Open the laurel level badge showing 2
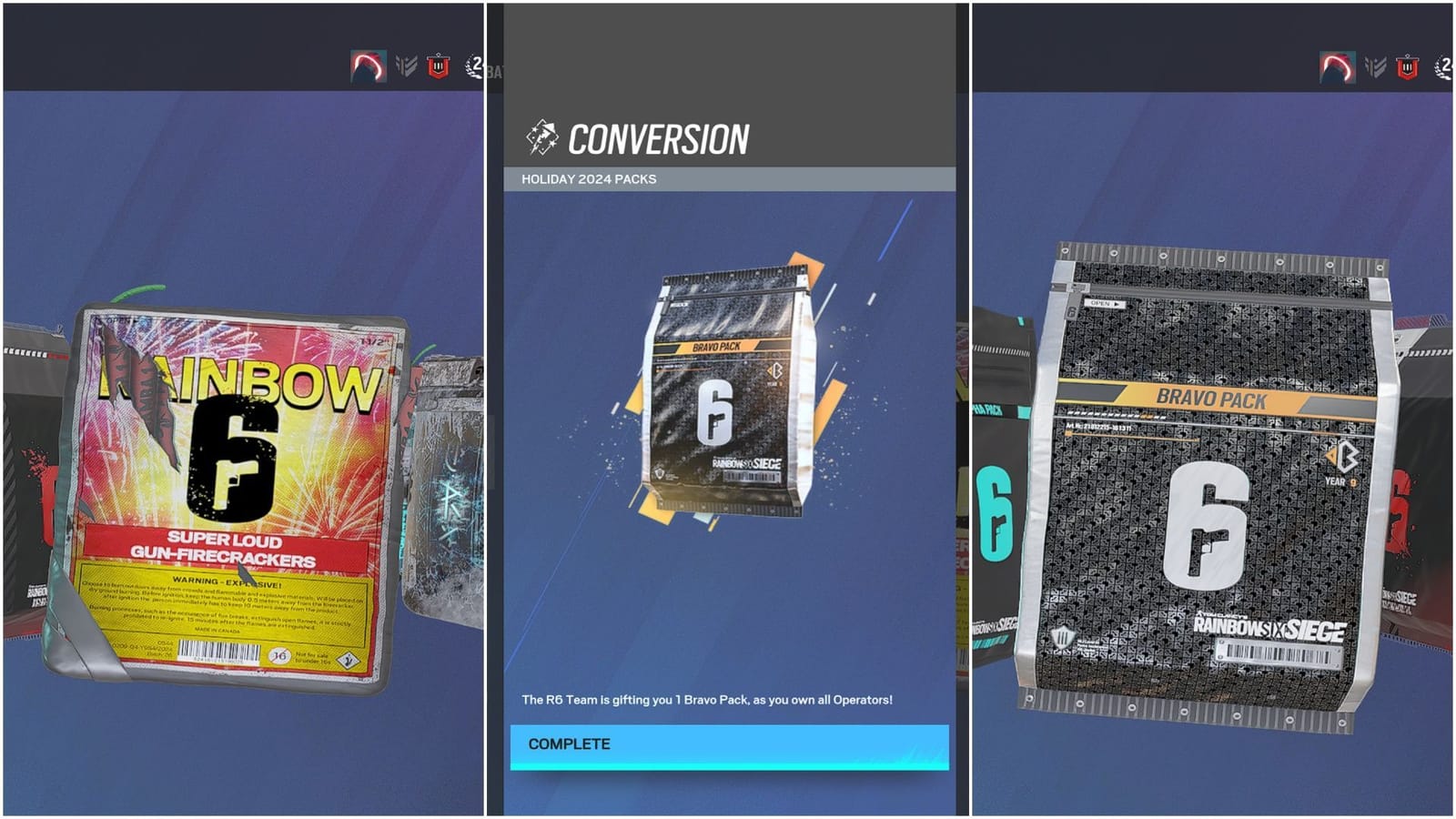 (474, 62)
